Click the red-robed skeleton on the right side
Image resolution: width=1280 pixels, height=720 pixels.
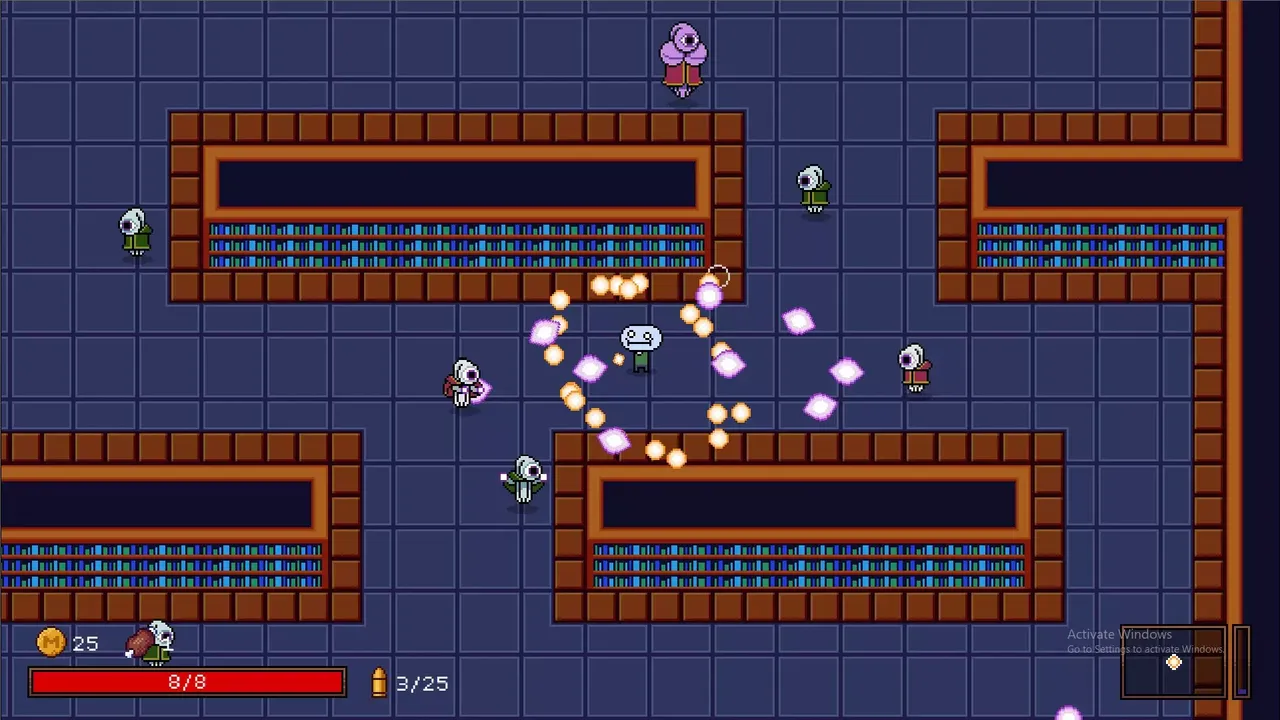click(914, 367)
